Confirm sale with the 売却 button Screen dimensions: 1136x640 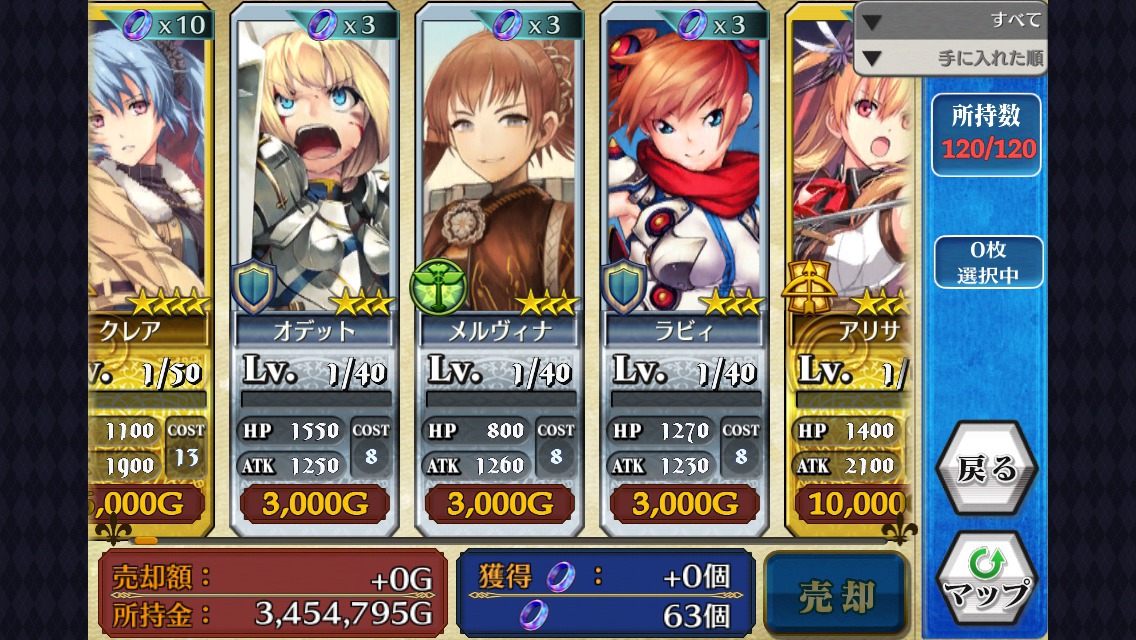(836, 596)
